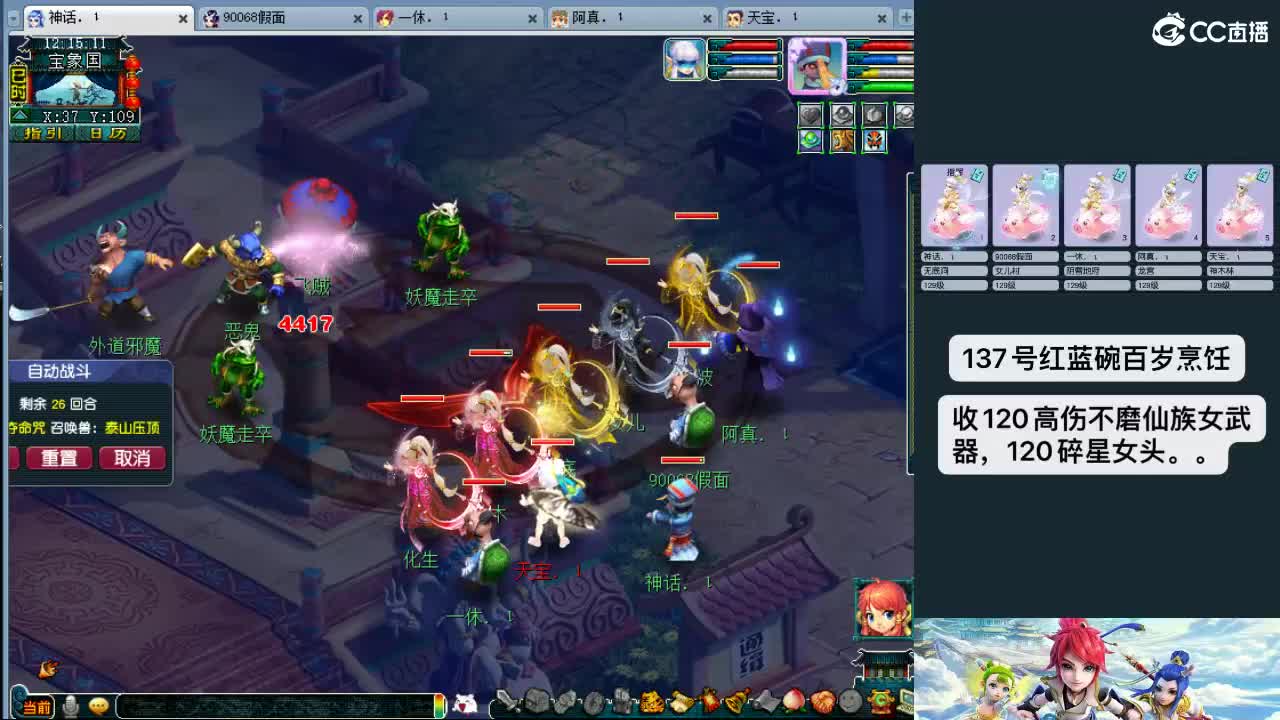The image size is (1280, 720).
Task: Open the bell summon icon on bottom toolbar
Action: (736, 703)
